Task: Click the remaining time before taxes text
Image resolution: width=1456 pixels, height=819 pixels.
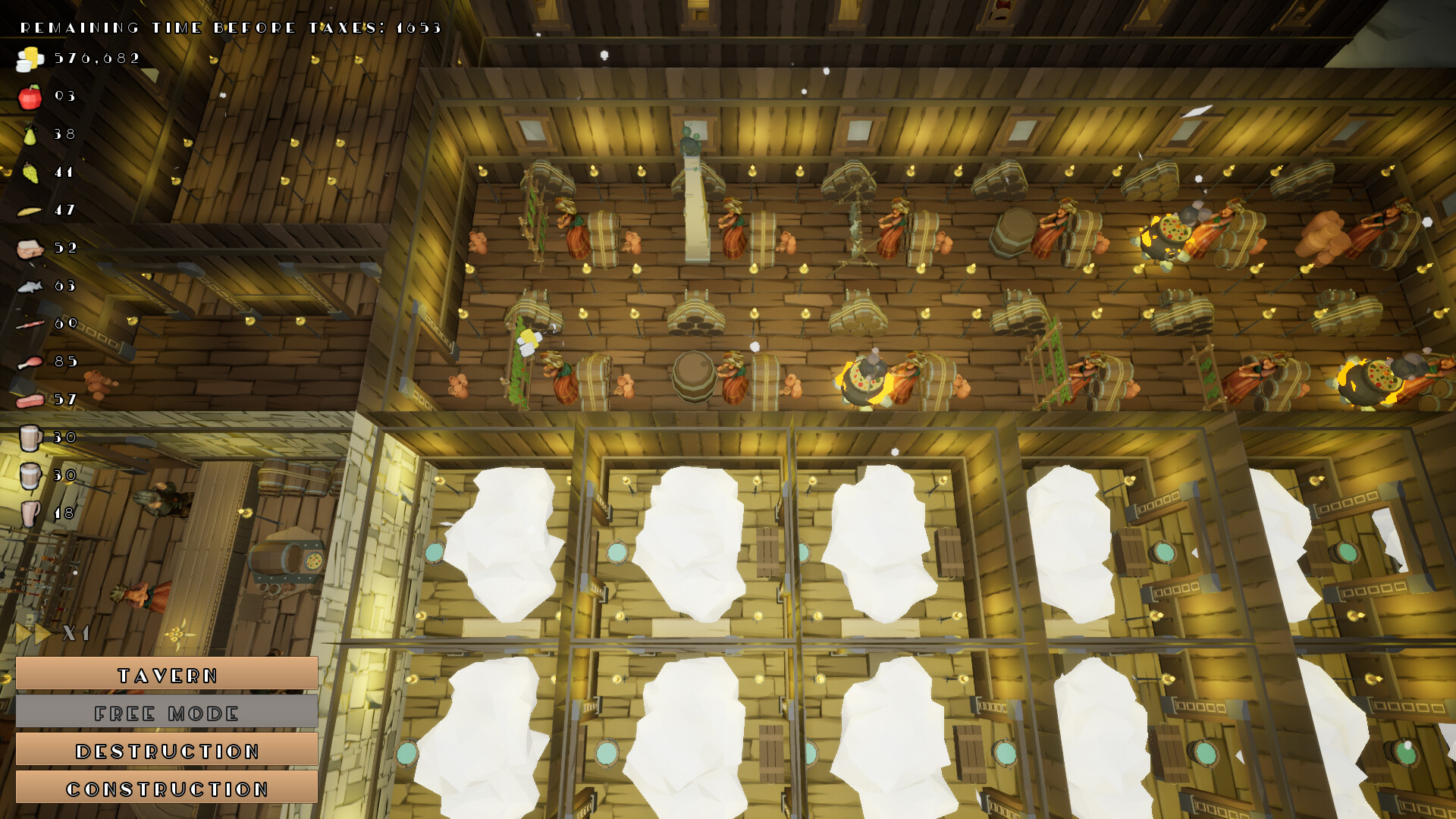Action: [x=227, y=27]
